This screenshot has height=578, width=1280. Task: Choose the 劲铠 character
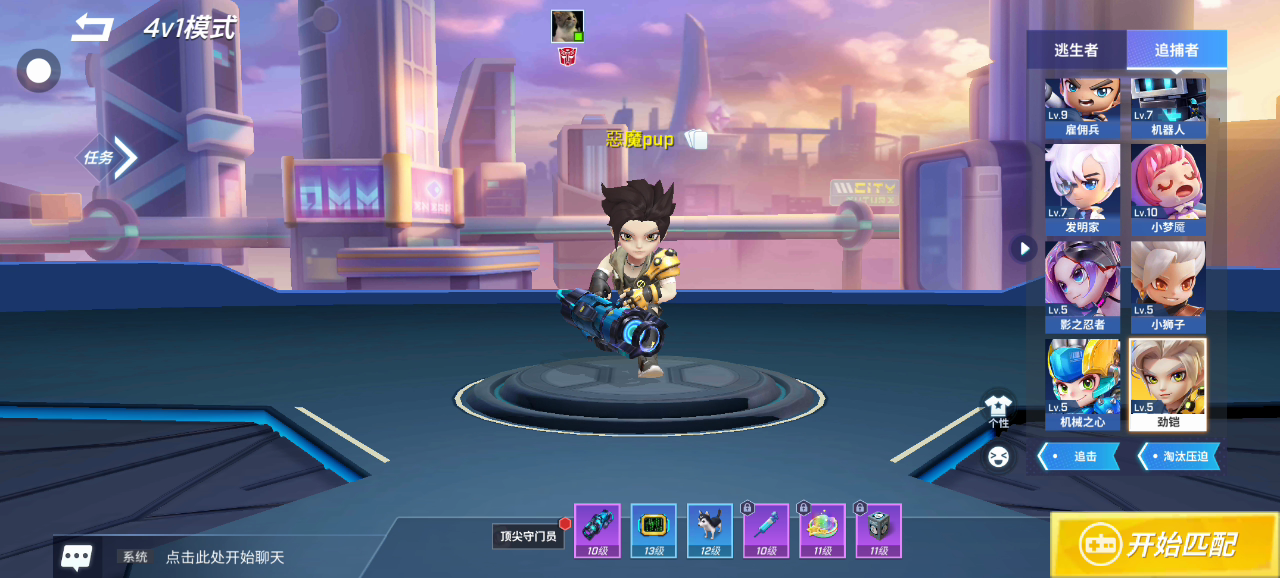click(1168, 384)
